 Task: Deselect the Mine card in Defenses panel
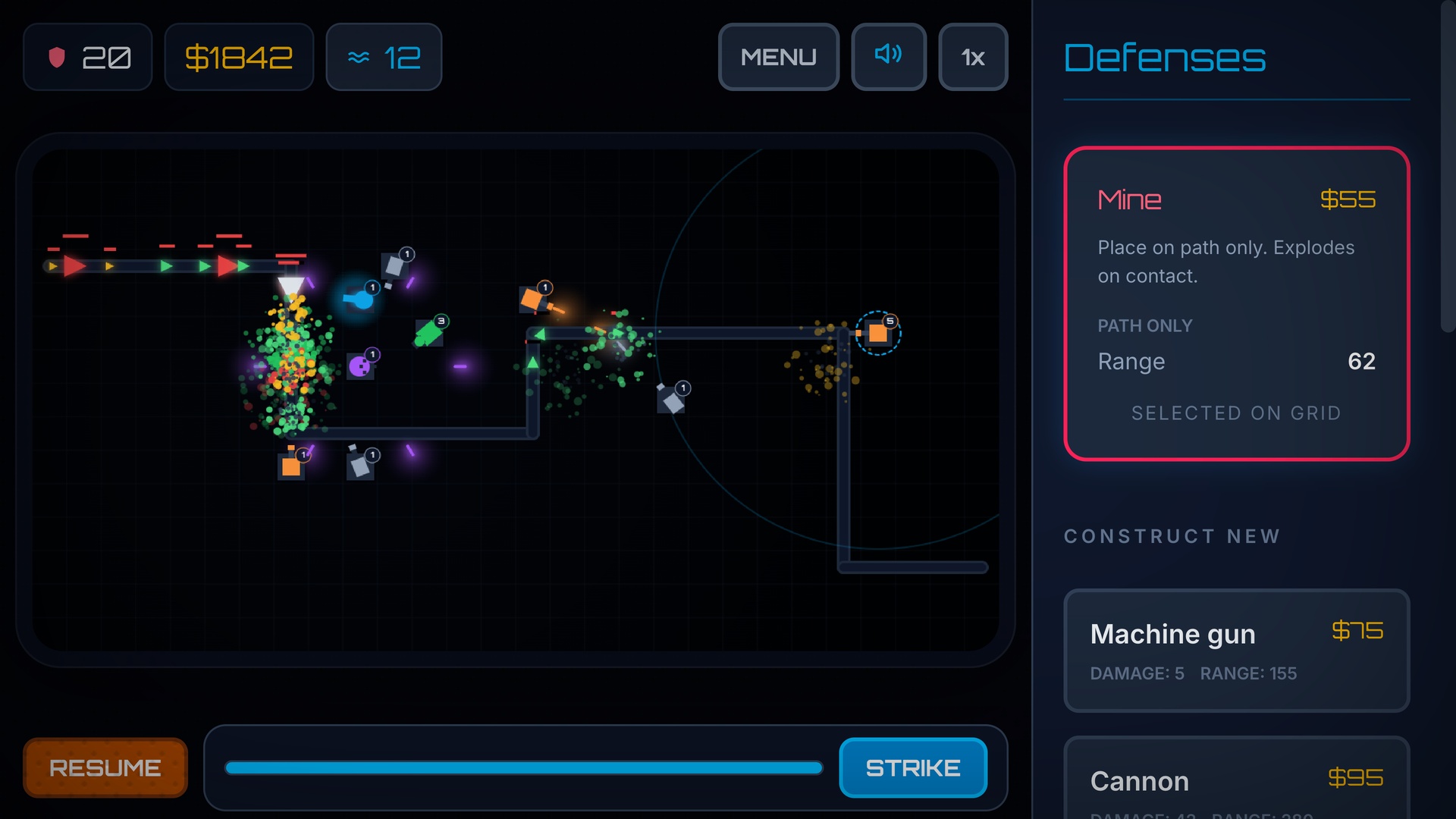[1236, 302]
